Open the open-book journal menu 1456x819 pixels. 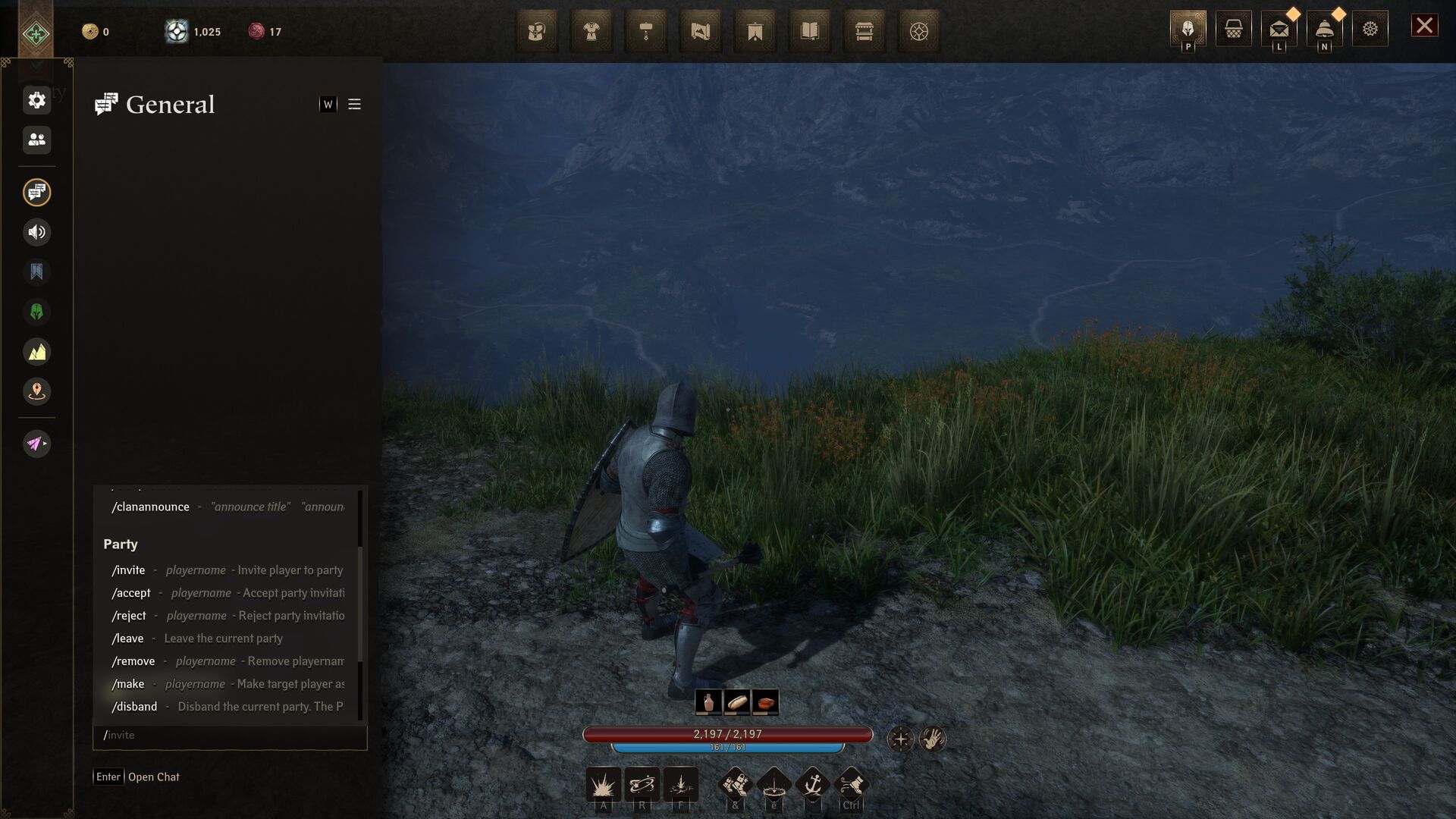810,32
